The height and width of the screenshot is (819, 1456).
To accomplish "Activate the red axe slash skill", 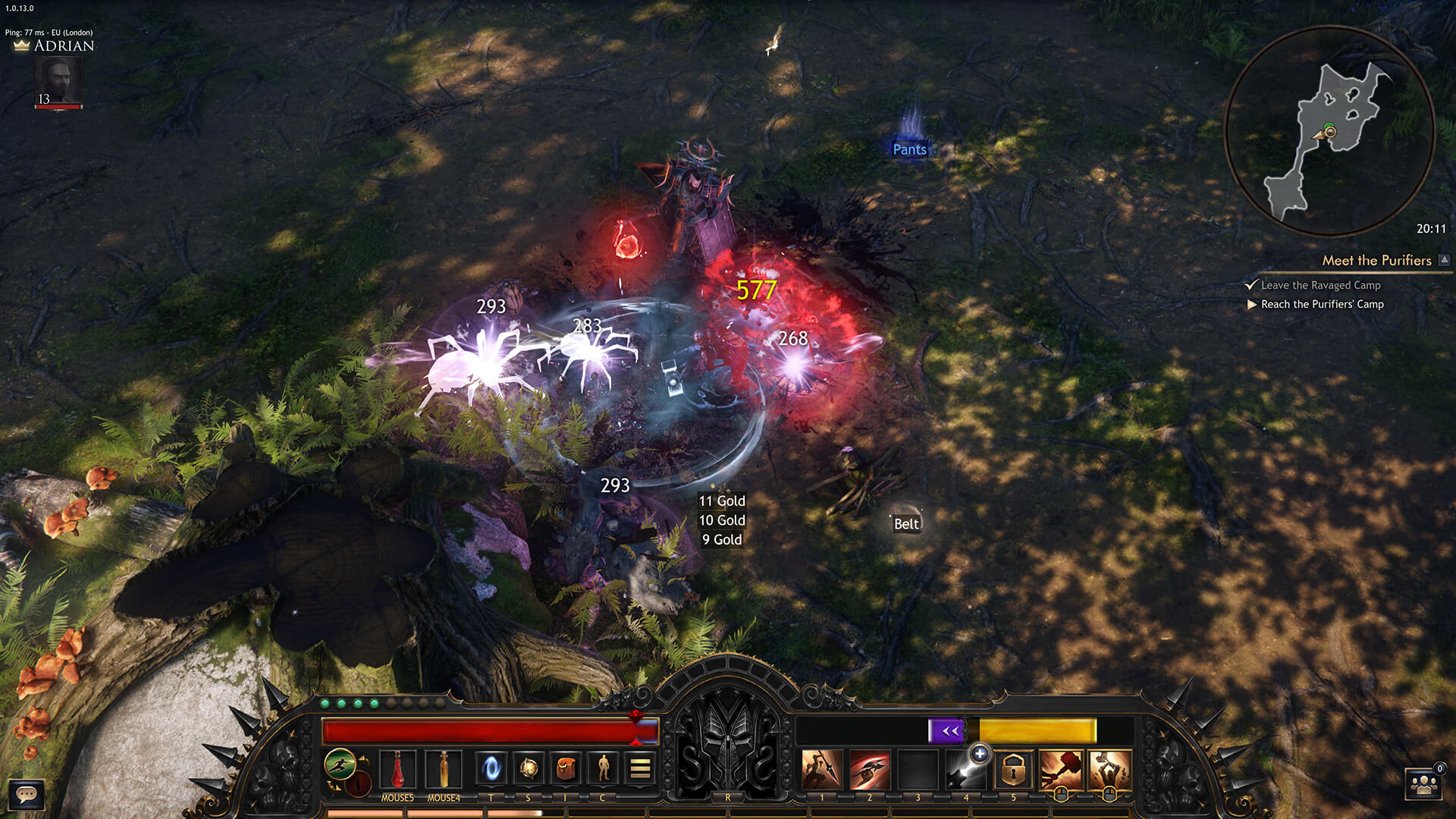I will 870,770.
